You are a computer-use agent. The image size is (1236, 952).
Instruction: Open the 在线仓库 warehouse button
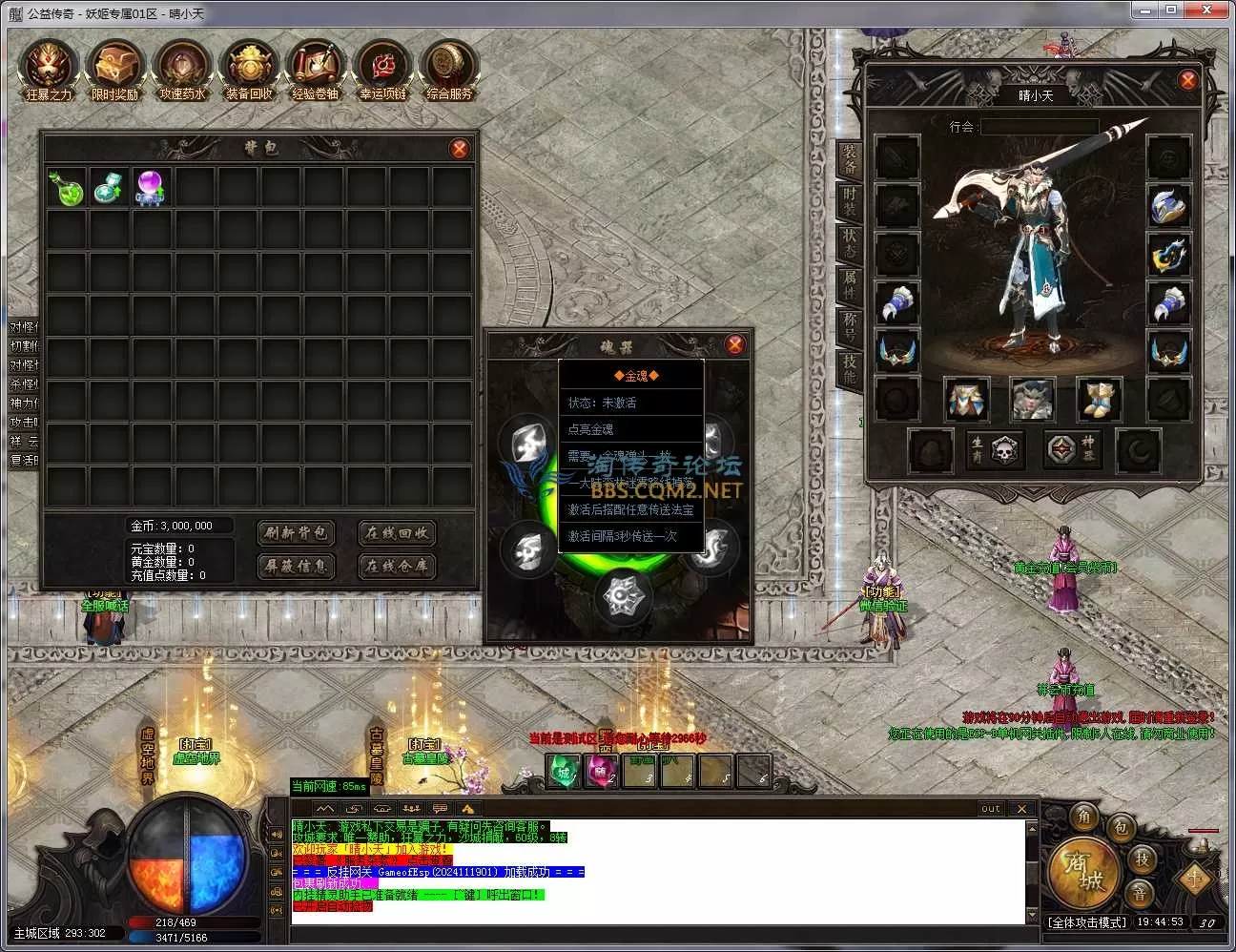click(x=397, y=566)
